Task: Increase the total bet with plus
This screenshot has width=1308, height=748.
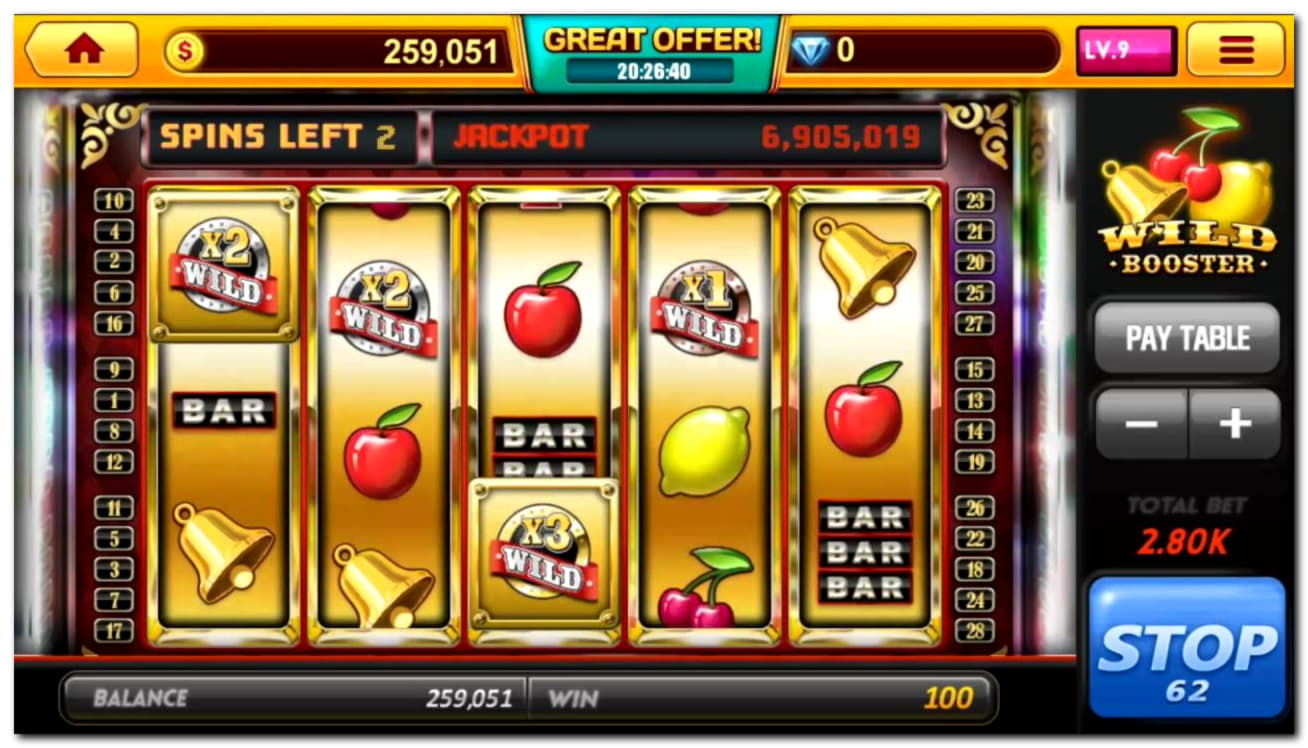Action: [1235, 424]
